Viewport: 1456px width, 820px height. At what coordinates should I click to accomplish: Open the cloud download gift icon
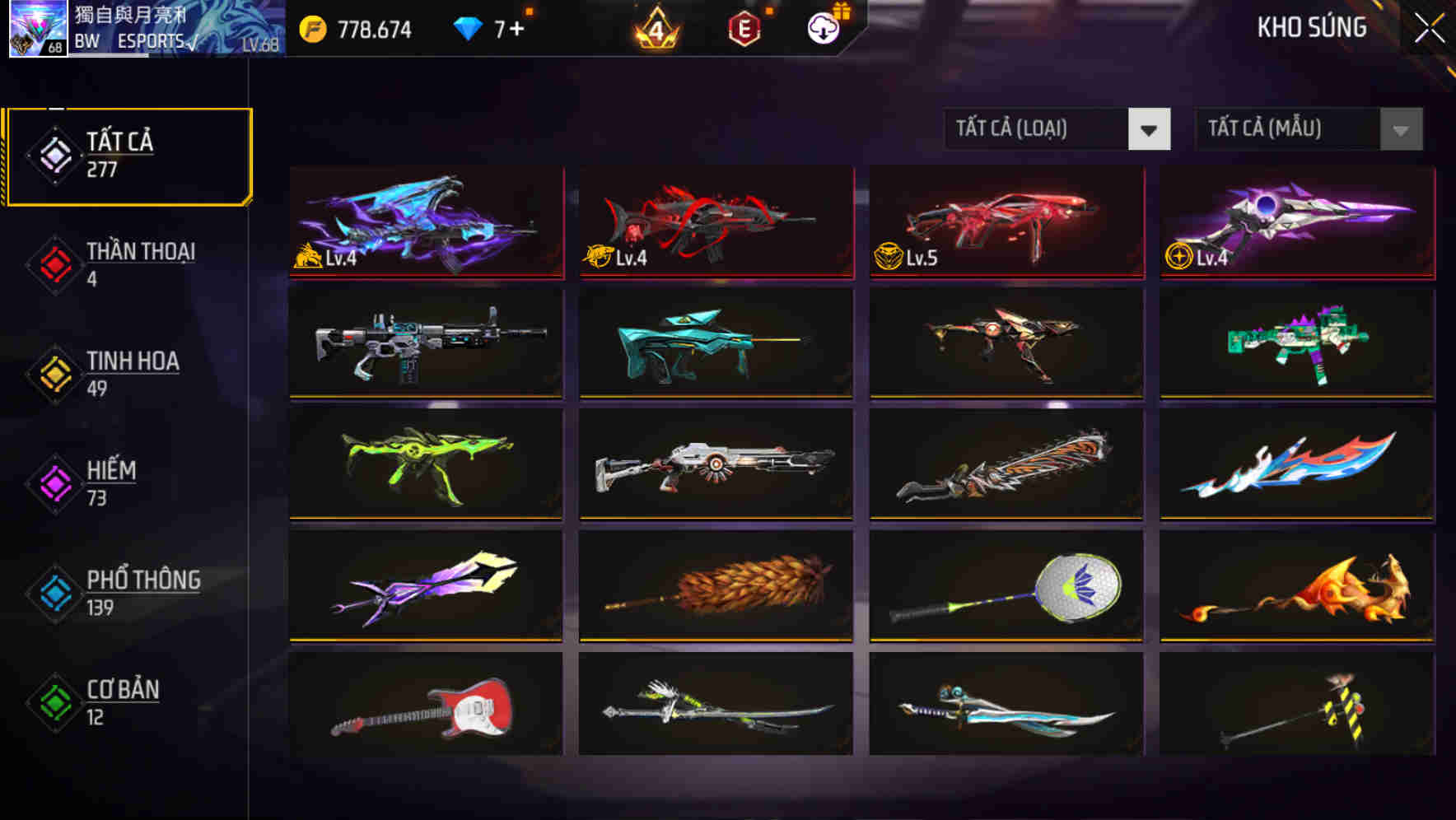coord(823,27)
